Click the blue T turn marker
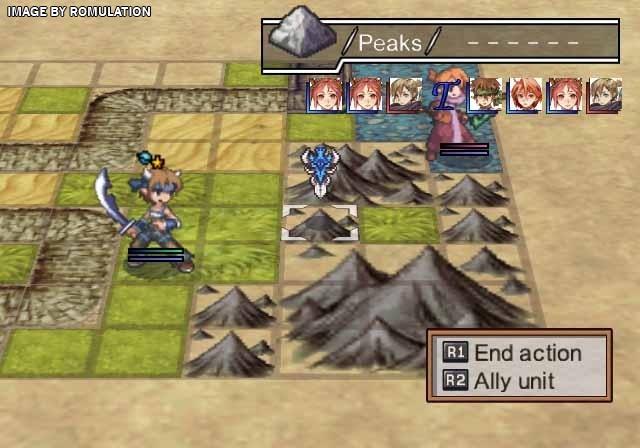Viewport: 640px width, 448px height. 443,95
